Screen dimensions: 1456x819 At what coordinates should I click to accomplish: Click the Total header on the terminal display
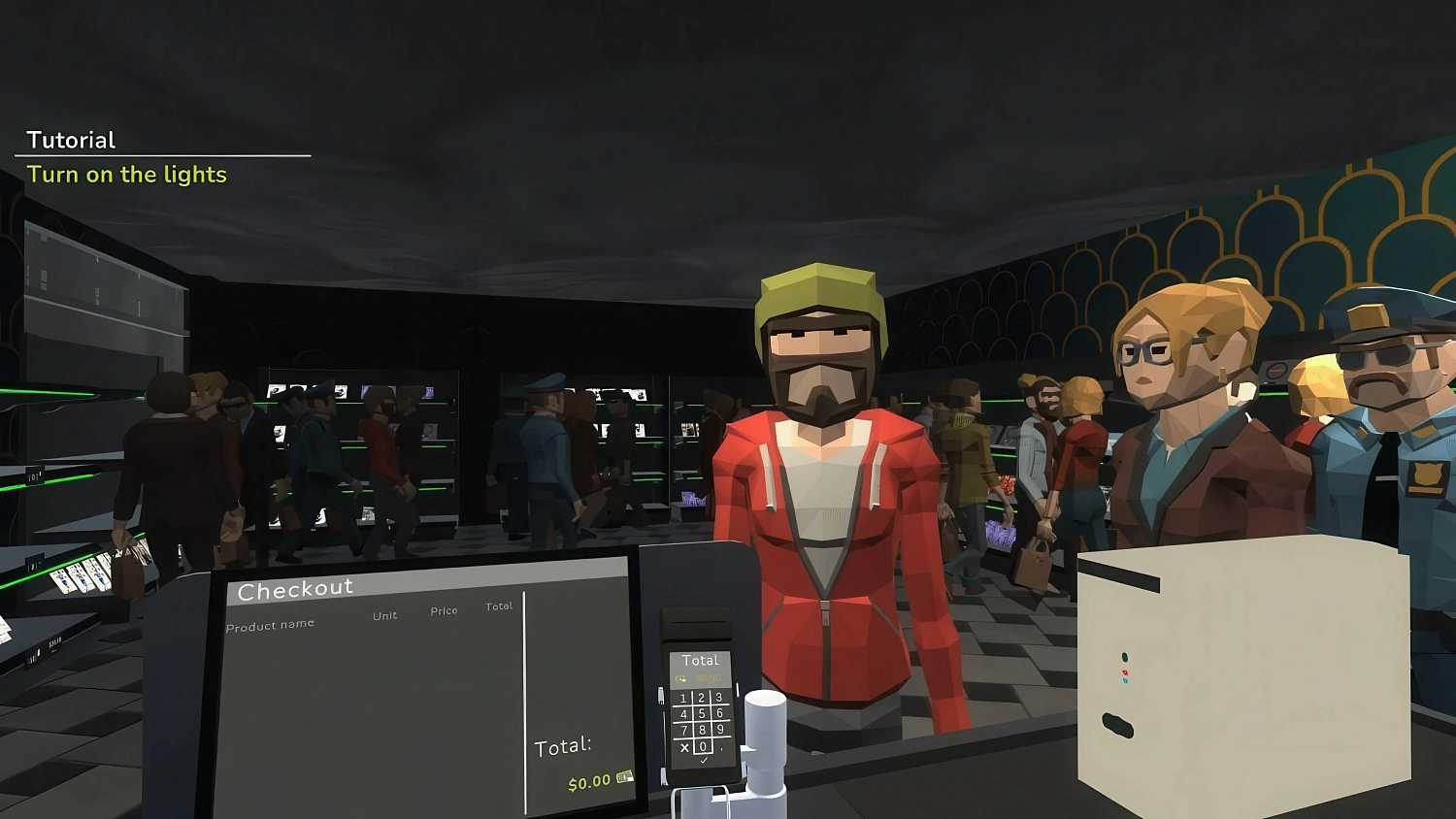700,661
